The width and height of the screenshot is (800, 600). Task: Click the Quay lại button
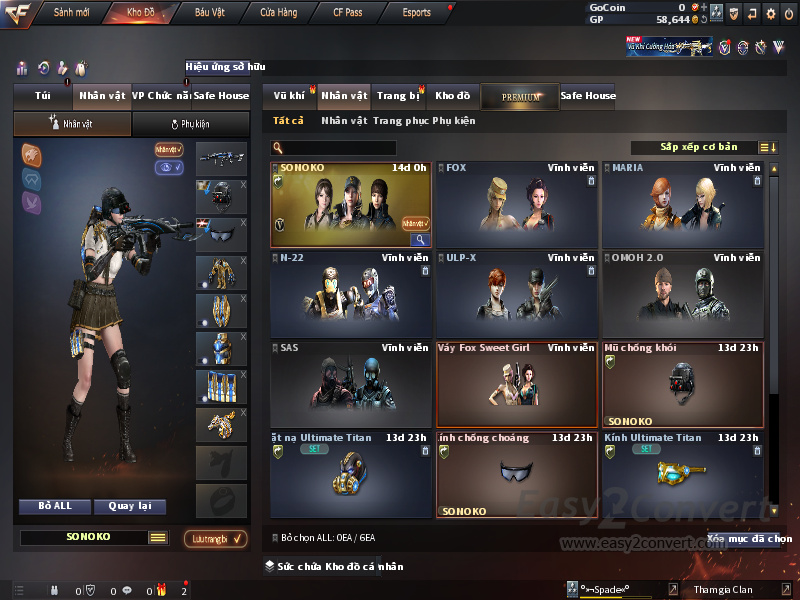point(129,506)
